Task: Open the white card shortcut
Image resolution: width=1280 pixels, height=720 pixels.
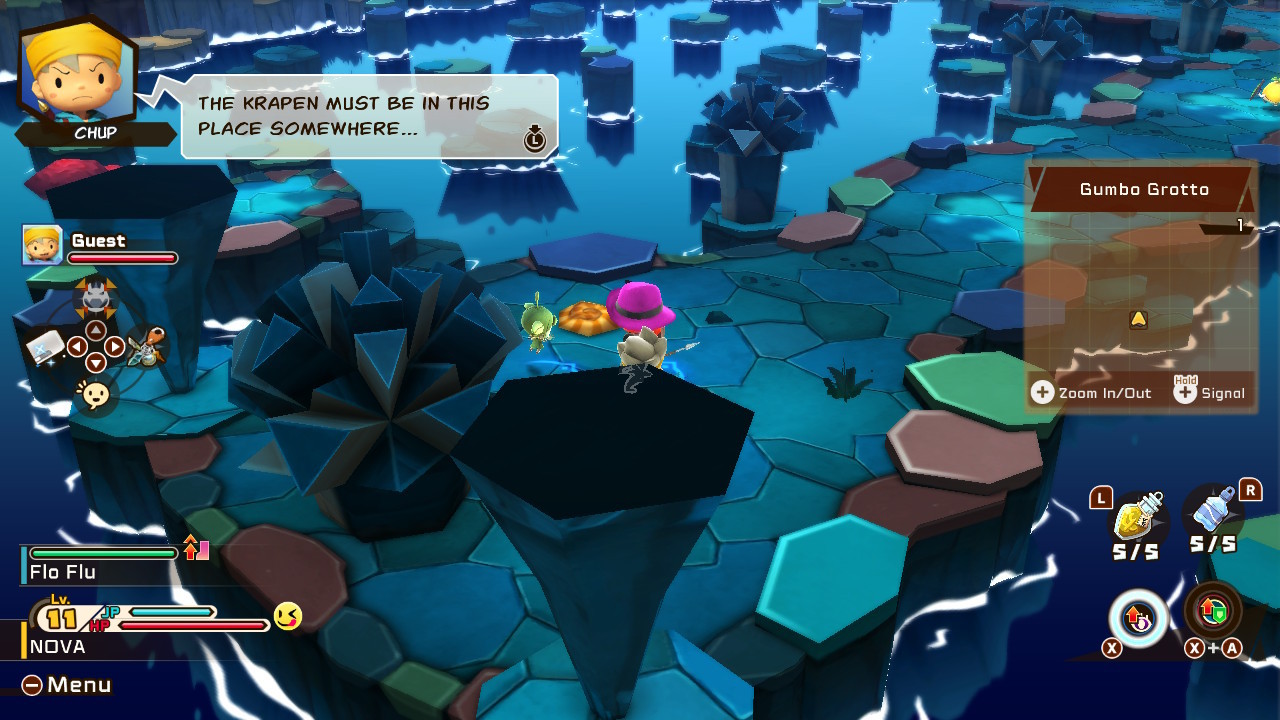Action: 45,347
